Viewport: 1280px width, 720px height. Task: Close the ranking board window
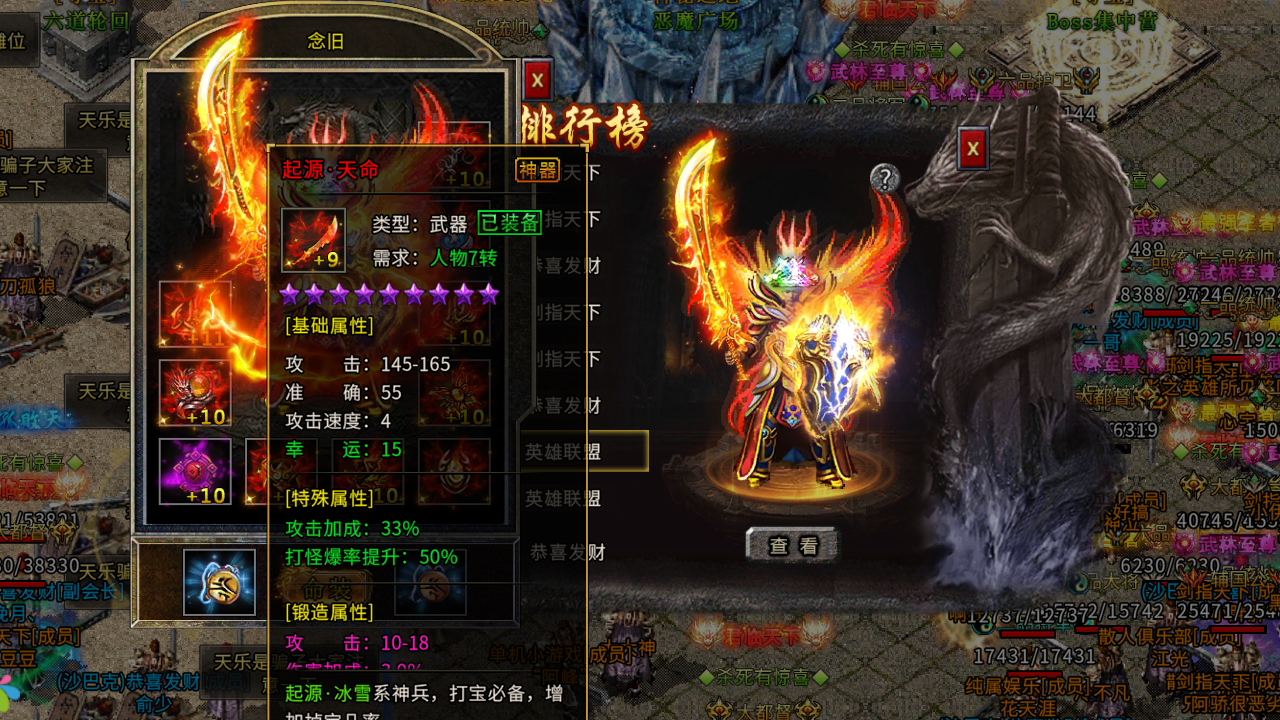973,150
